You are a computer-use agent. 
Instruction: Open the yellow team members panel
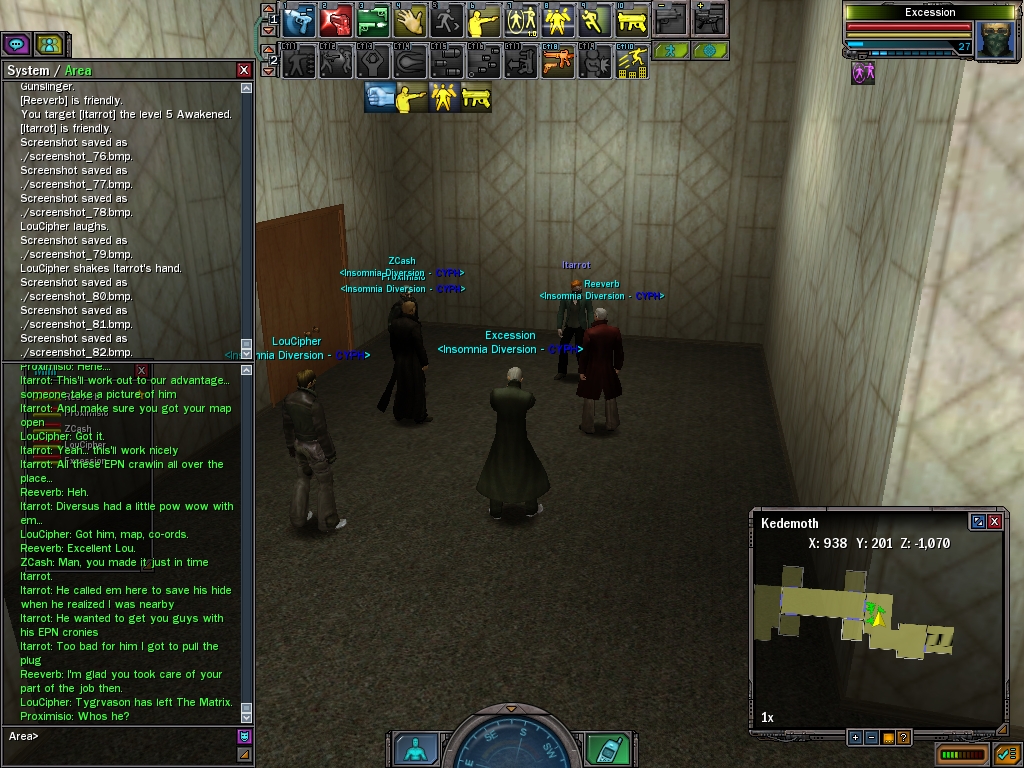[48, 44]
